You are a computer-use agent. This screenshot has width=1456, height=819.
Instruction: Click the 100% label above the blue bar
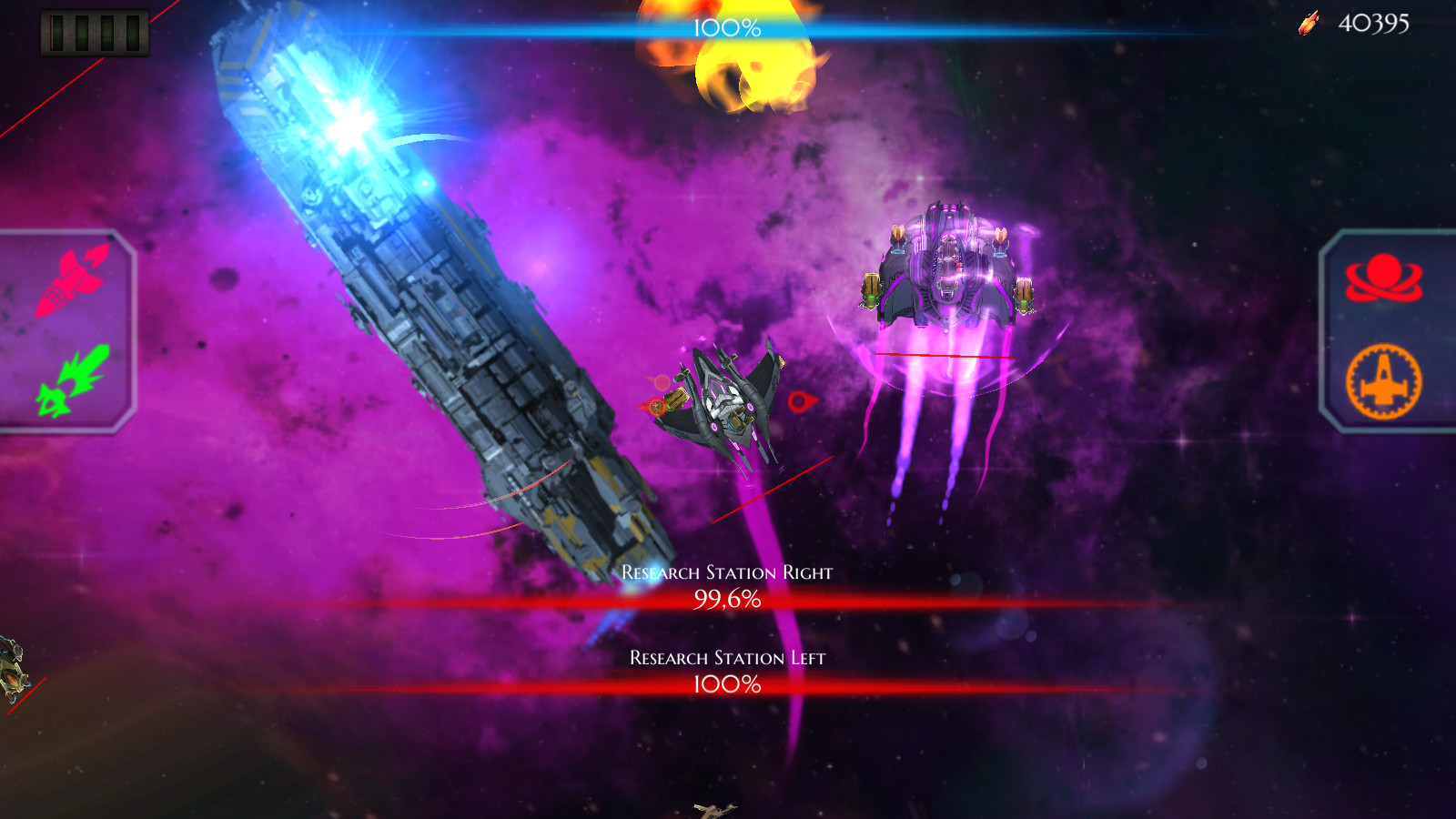(x=725, y=29)
